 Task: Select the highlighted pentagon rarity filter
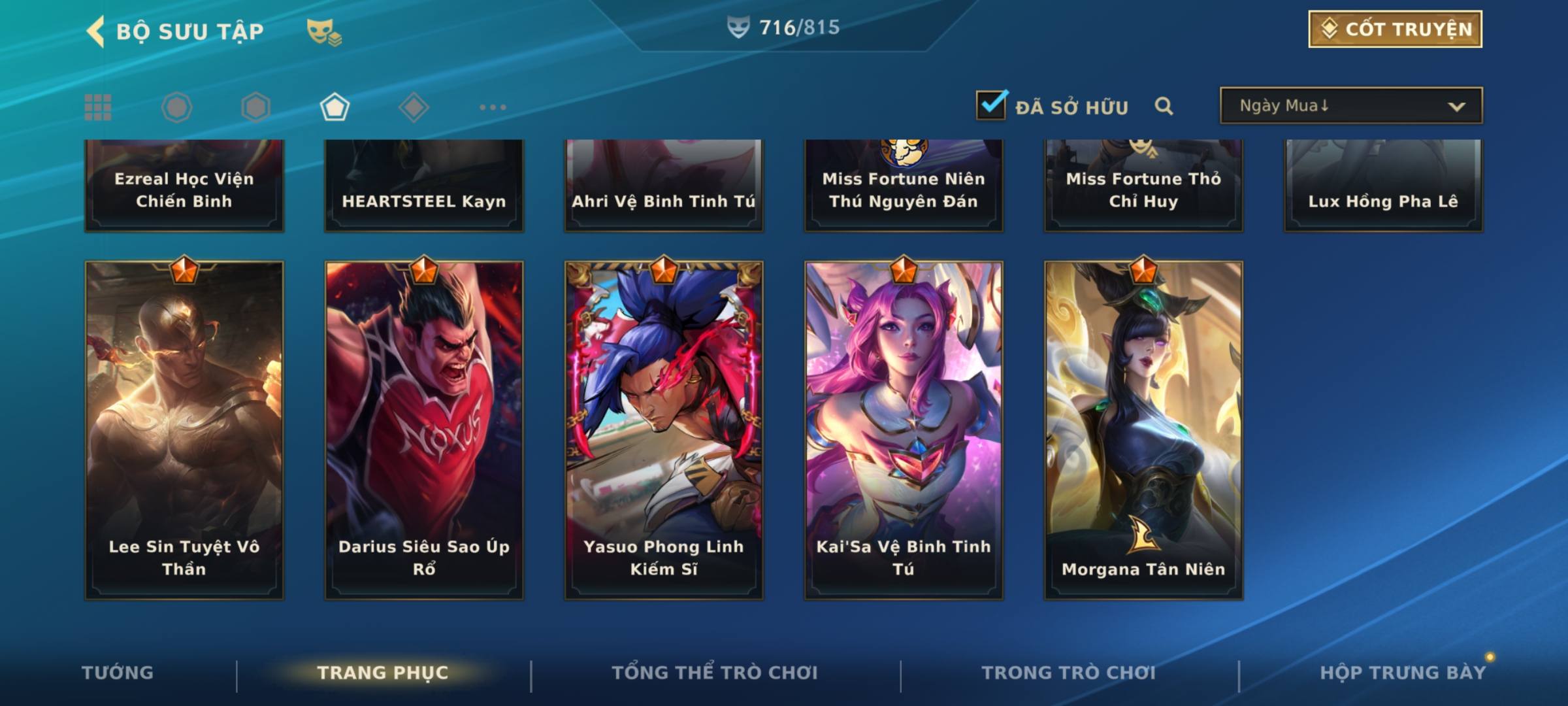335,107
